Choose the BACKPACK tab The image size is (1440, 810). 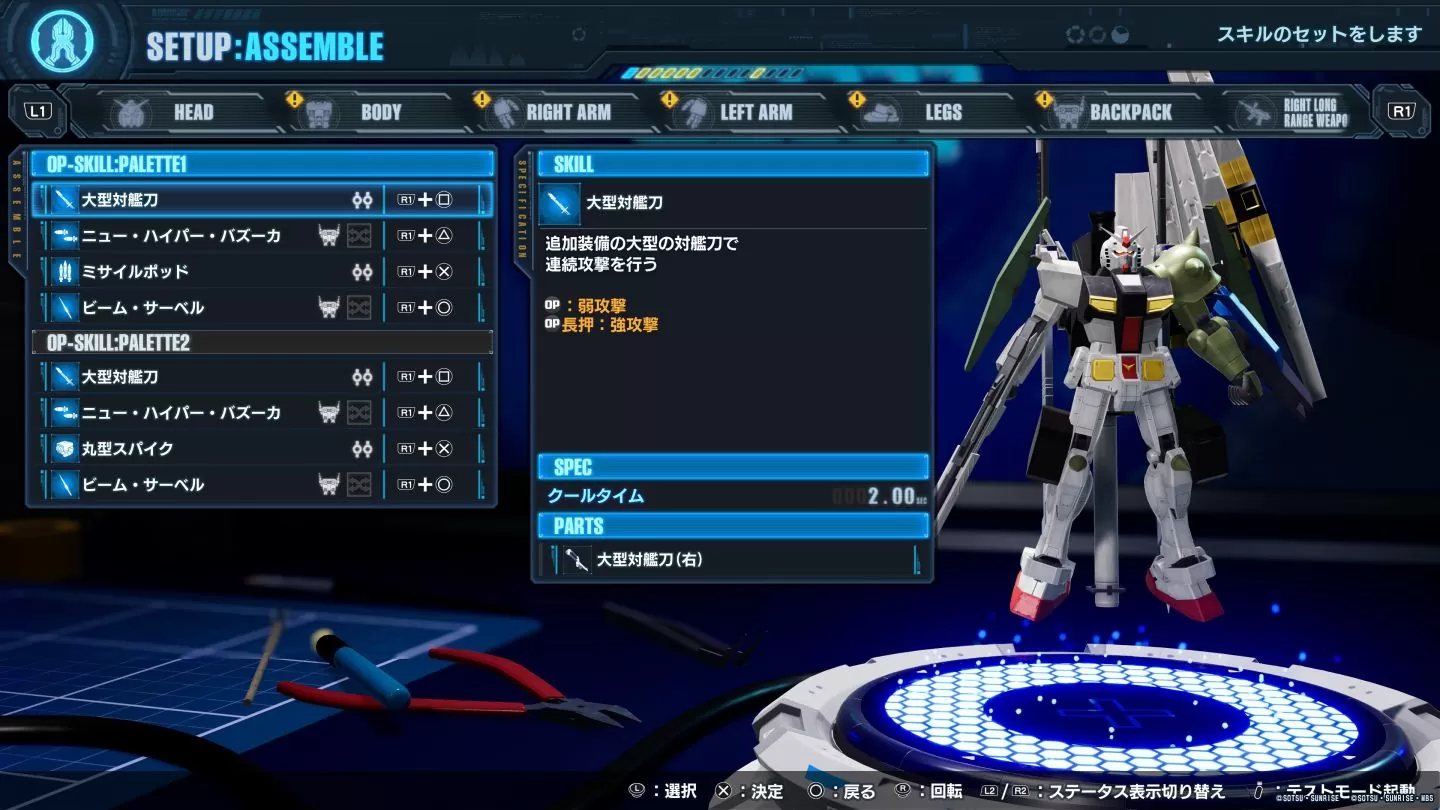click(x=1113, y=112)
